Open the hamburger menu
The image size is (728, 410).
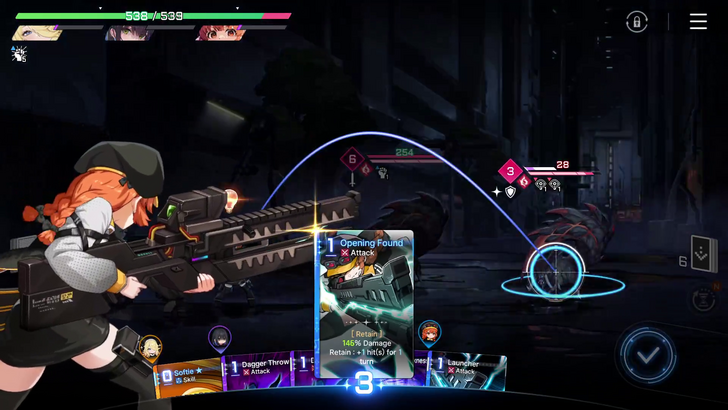pos(698,22)
